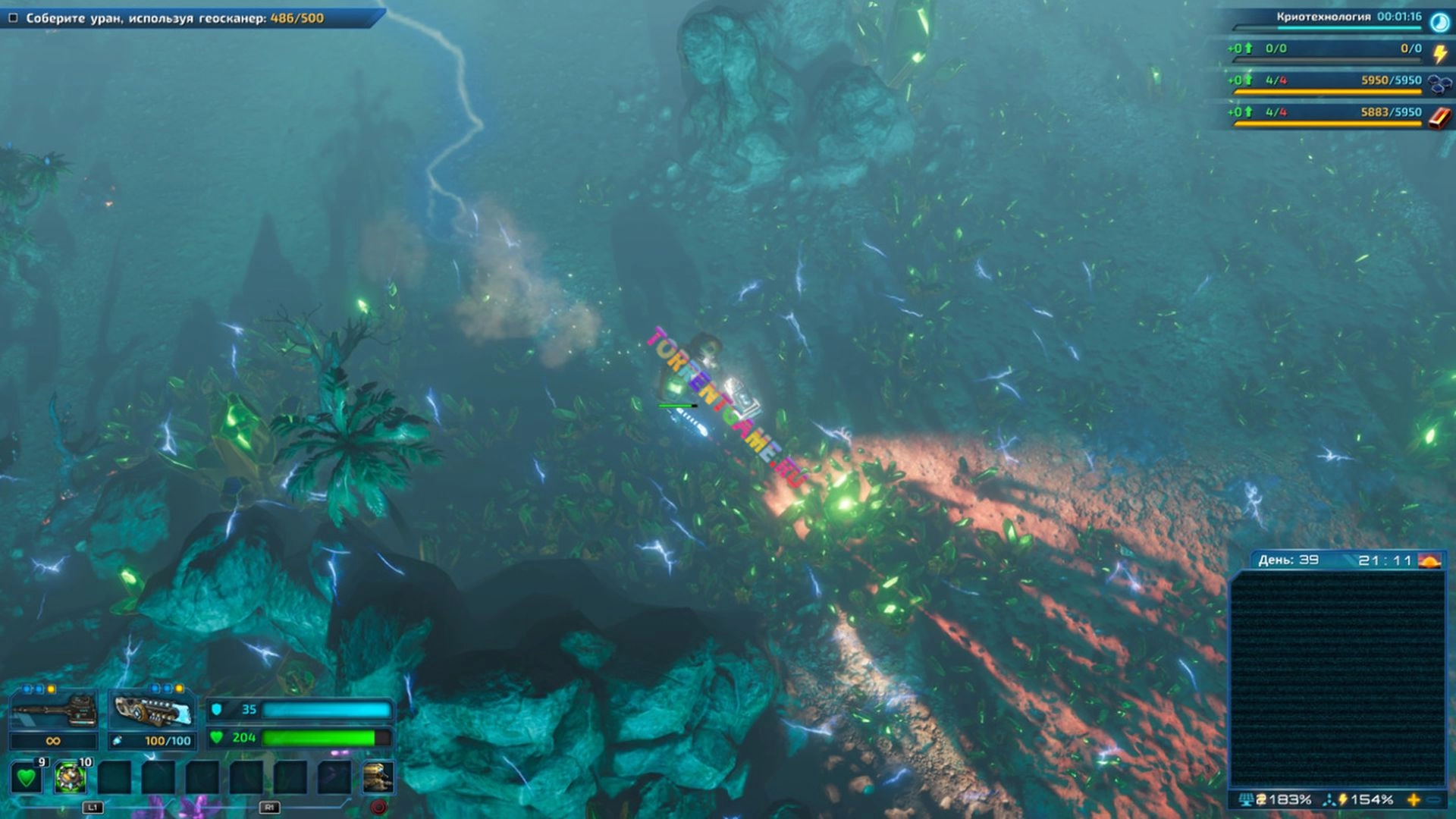
Task: Select the red ironium ingot resource icon
Action: coord(1439,118)
